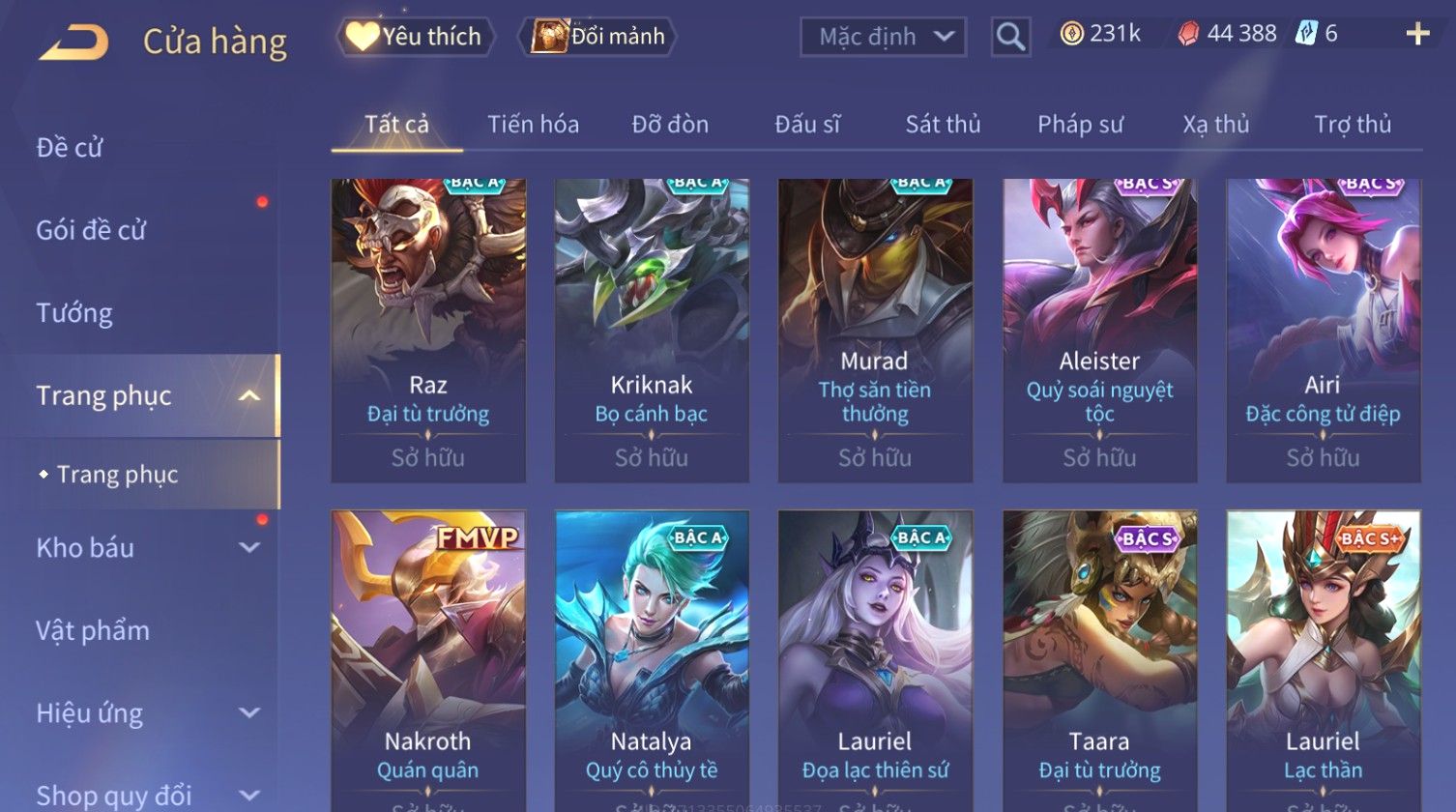Open the Yêu thích favorites list

click(416, 37)
